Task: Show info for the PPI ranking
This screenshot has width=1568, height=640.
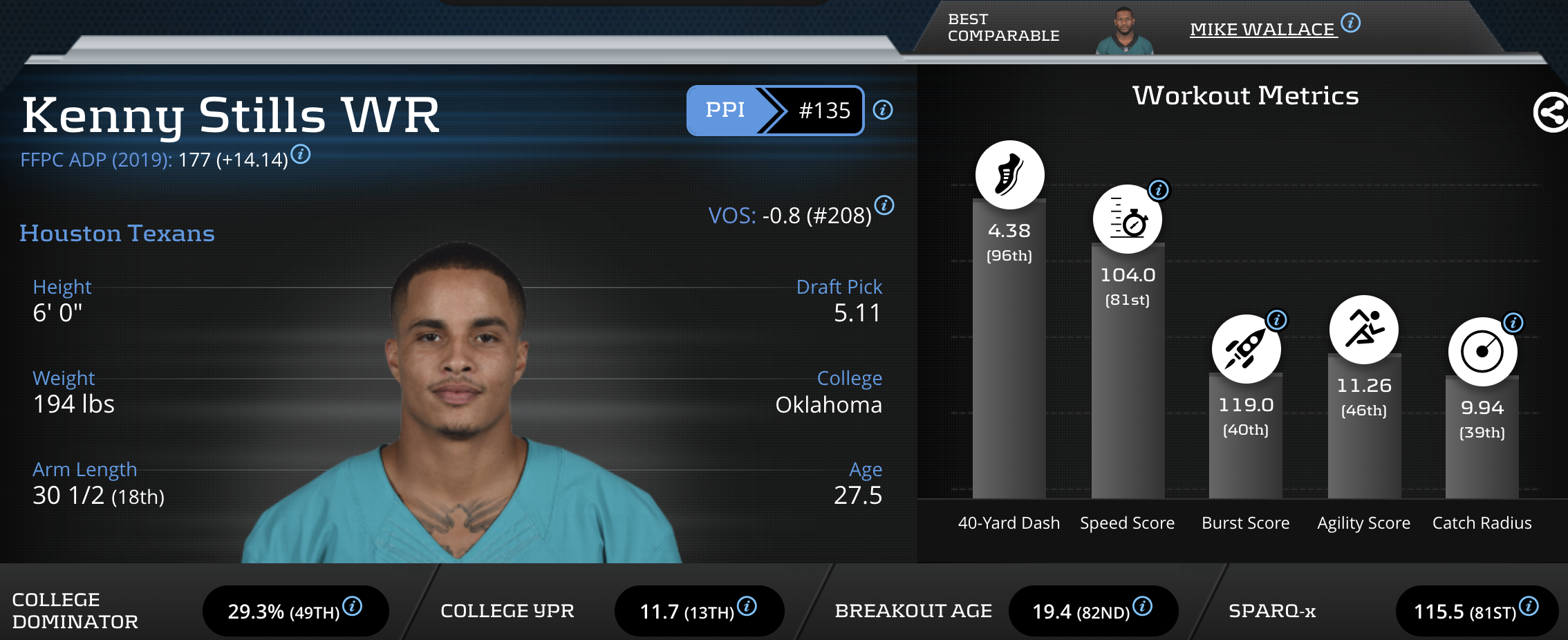Action: (883, 110)
